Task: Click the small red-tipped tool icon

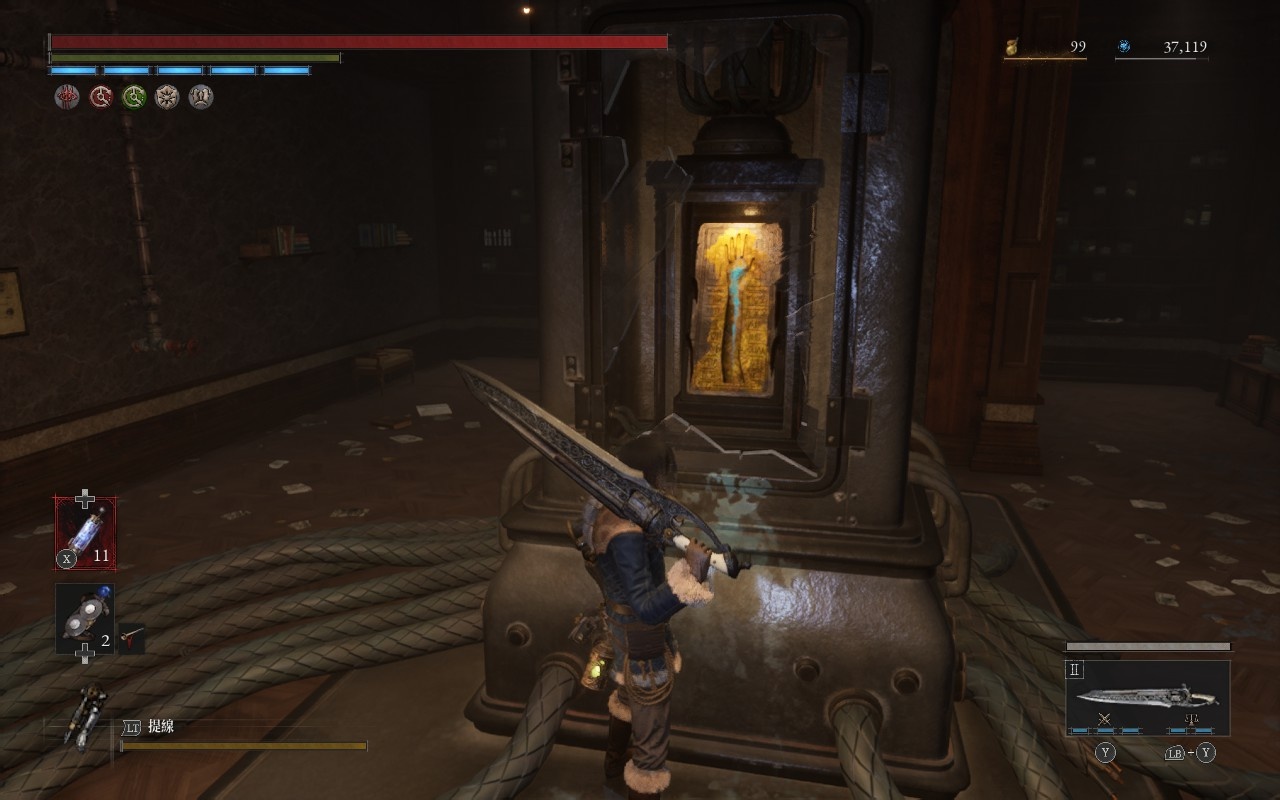Action: point(131,636)
